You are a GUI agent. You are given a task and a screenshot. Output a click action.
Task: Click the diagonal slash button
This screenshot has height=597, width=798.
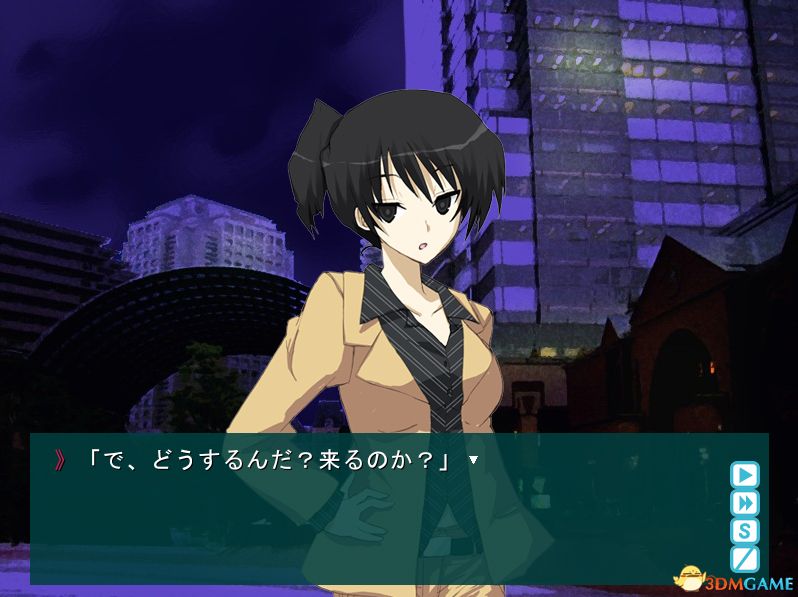pos(744,558)
